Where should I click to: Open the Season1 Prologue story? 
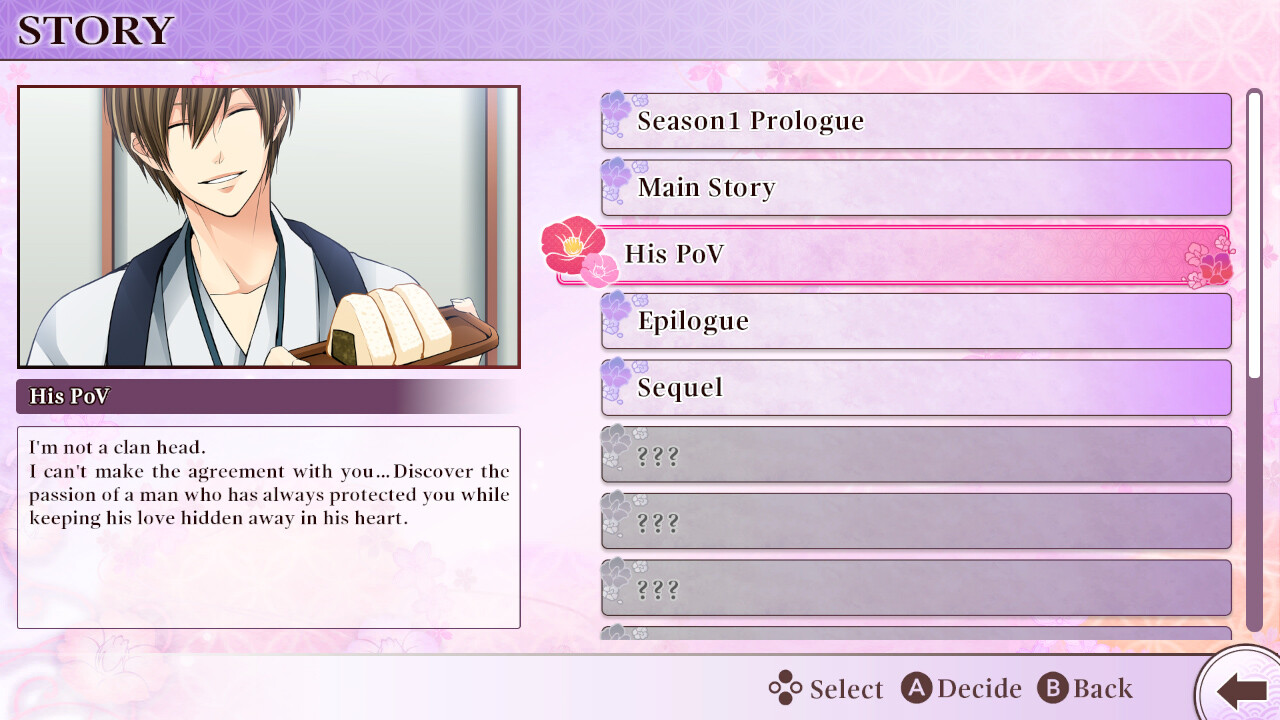(x=915, y=121)
